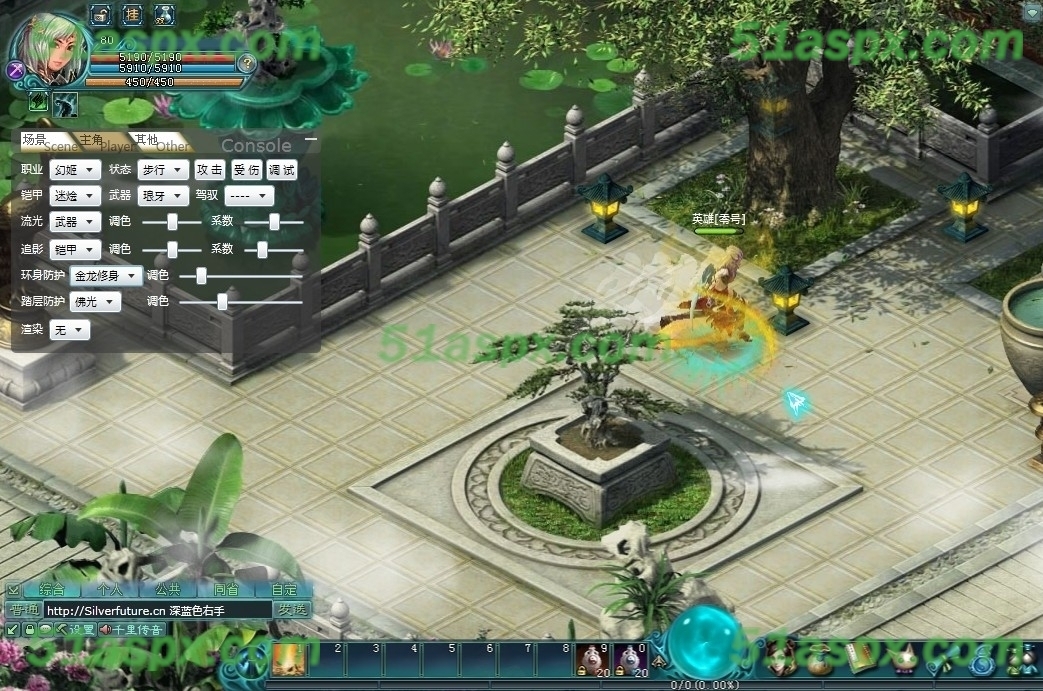Open the 状态 dropdown set to 步行
The width and height of the screenshot is (1043, 691).
162,170
